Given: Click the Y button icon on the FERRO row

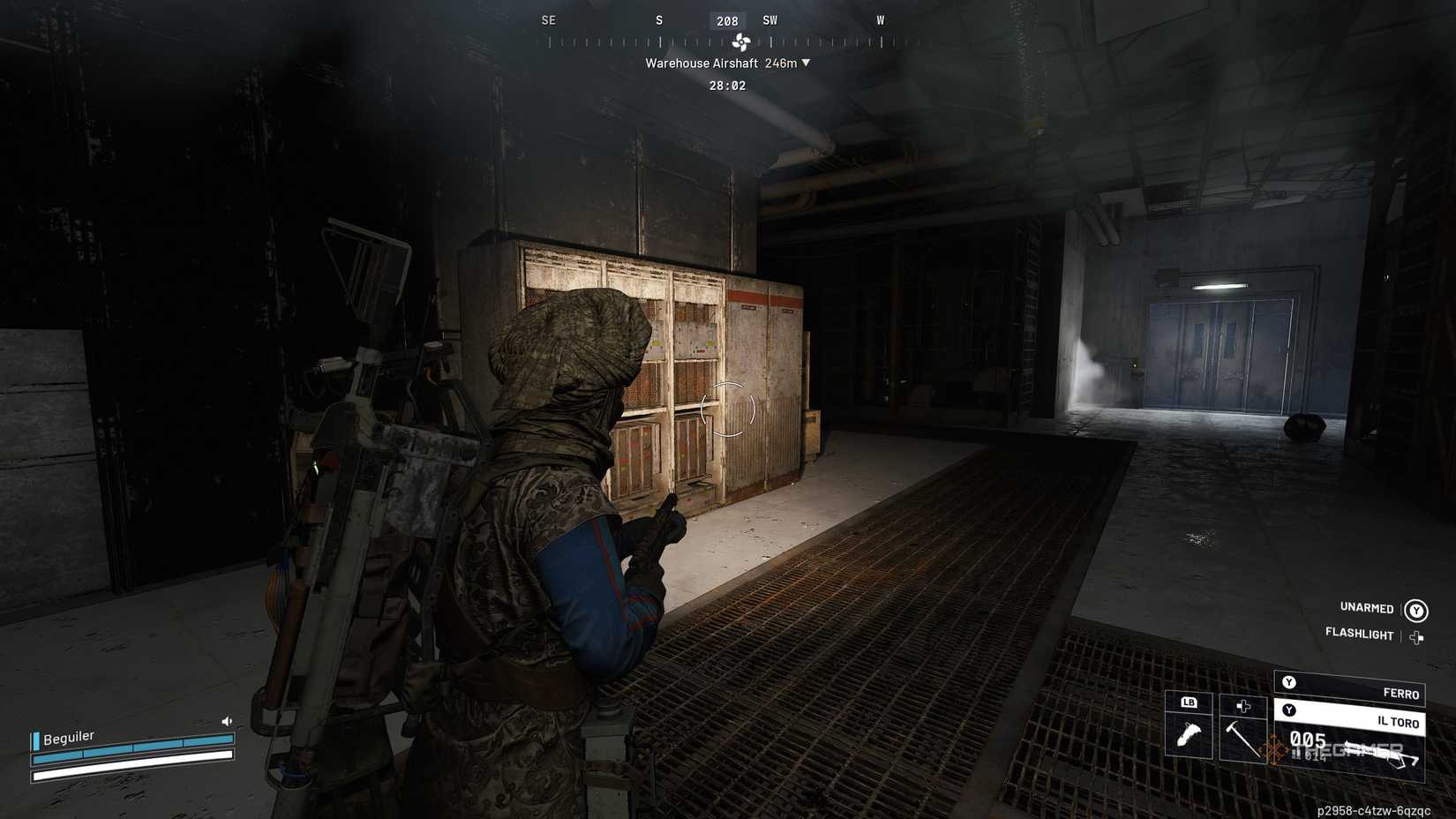Looking at the screenshot, I should point(1289,682).
